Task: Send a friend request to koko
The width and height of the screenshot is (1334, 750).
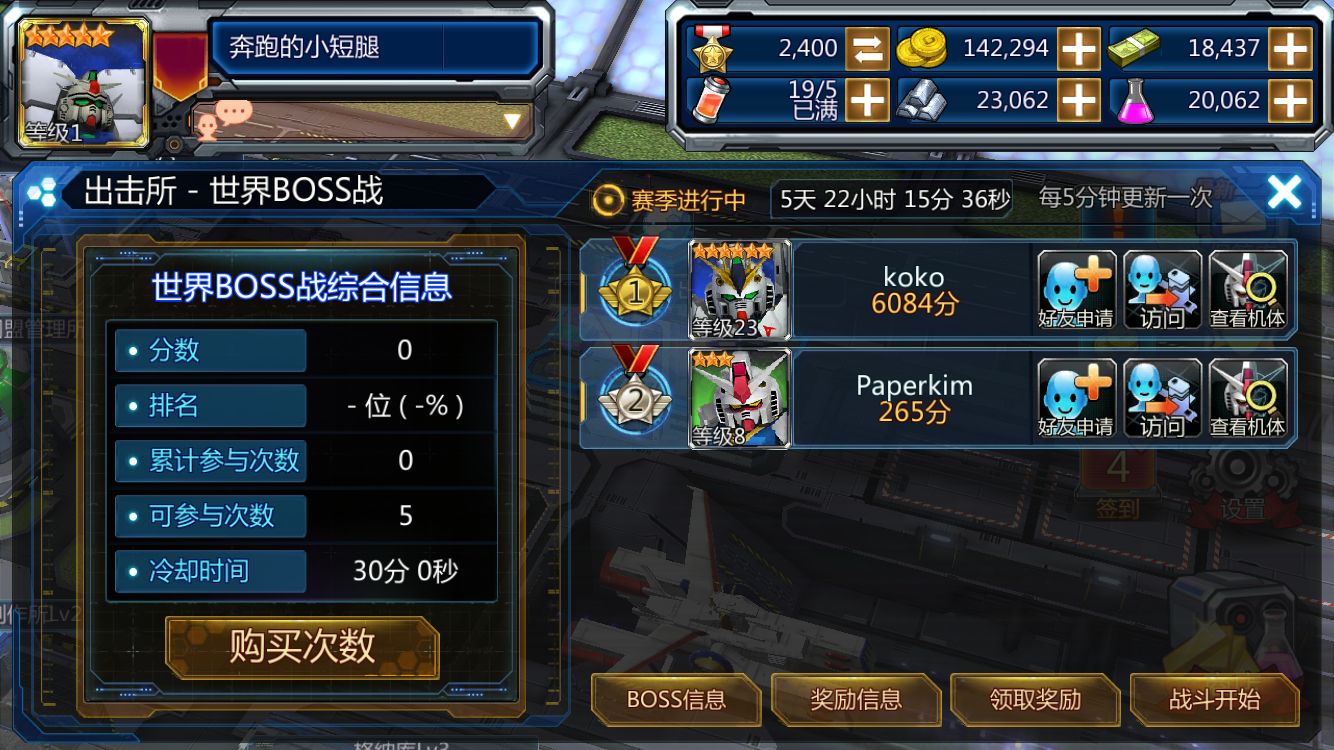Action: [1075, 290]
